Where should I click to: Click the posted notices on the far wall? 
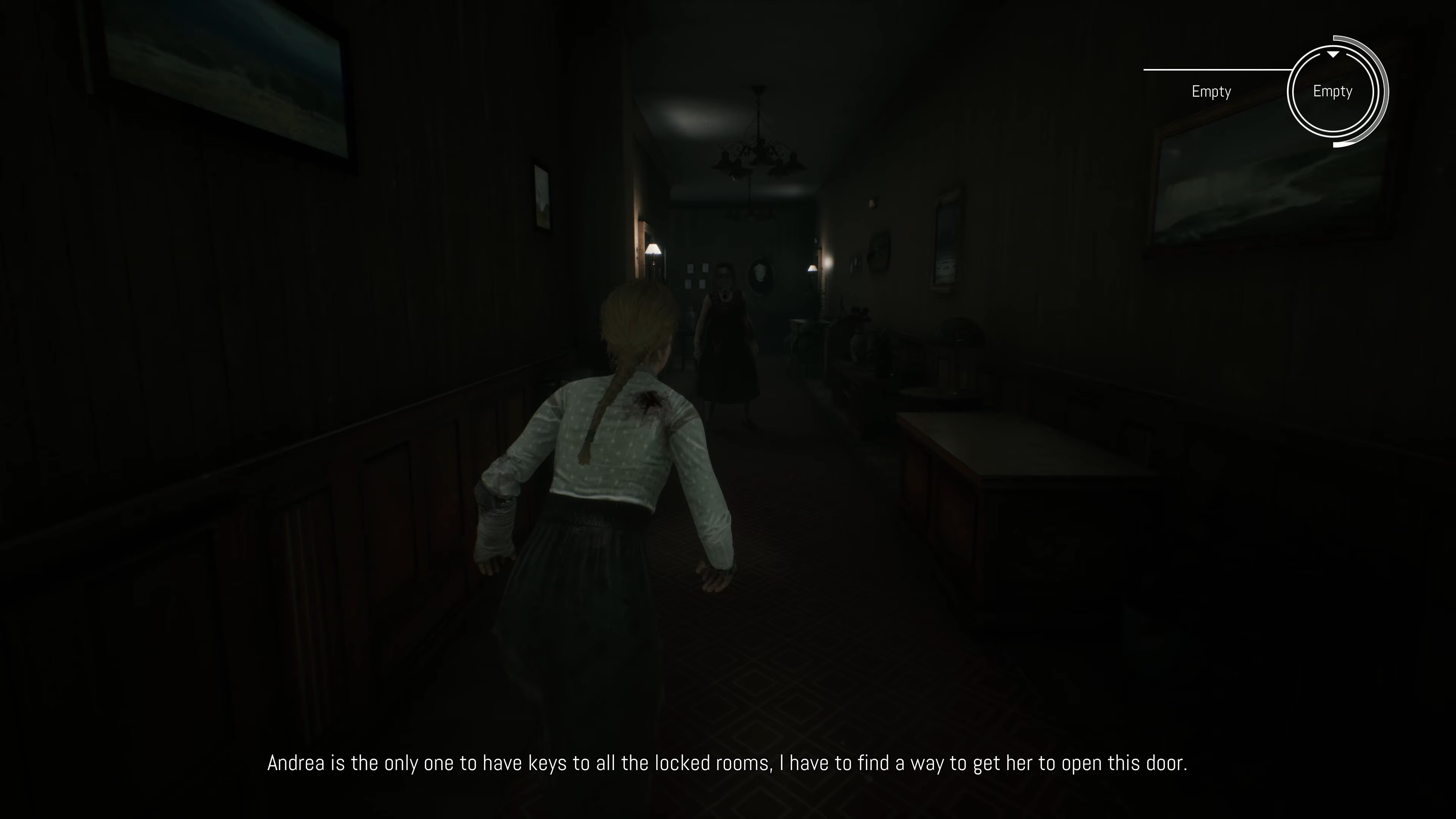point(697,277)
